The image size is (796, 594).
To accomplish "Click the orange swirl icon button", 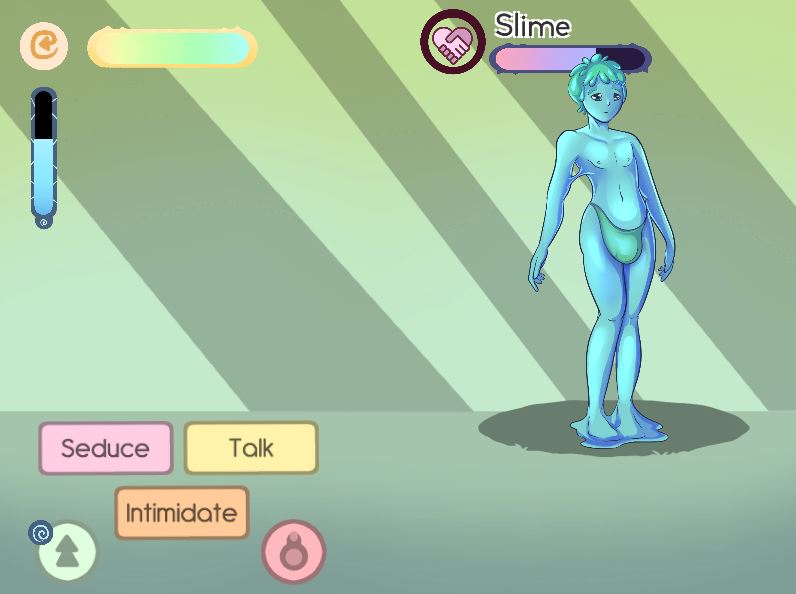I will (44, 46).
